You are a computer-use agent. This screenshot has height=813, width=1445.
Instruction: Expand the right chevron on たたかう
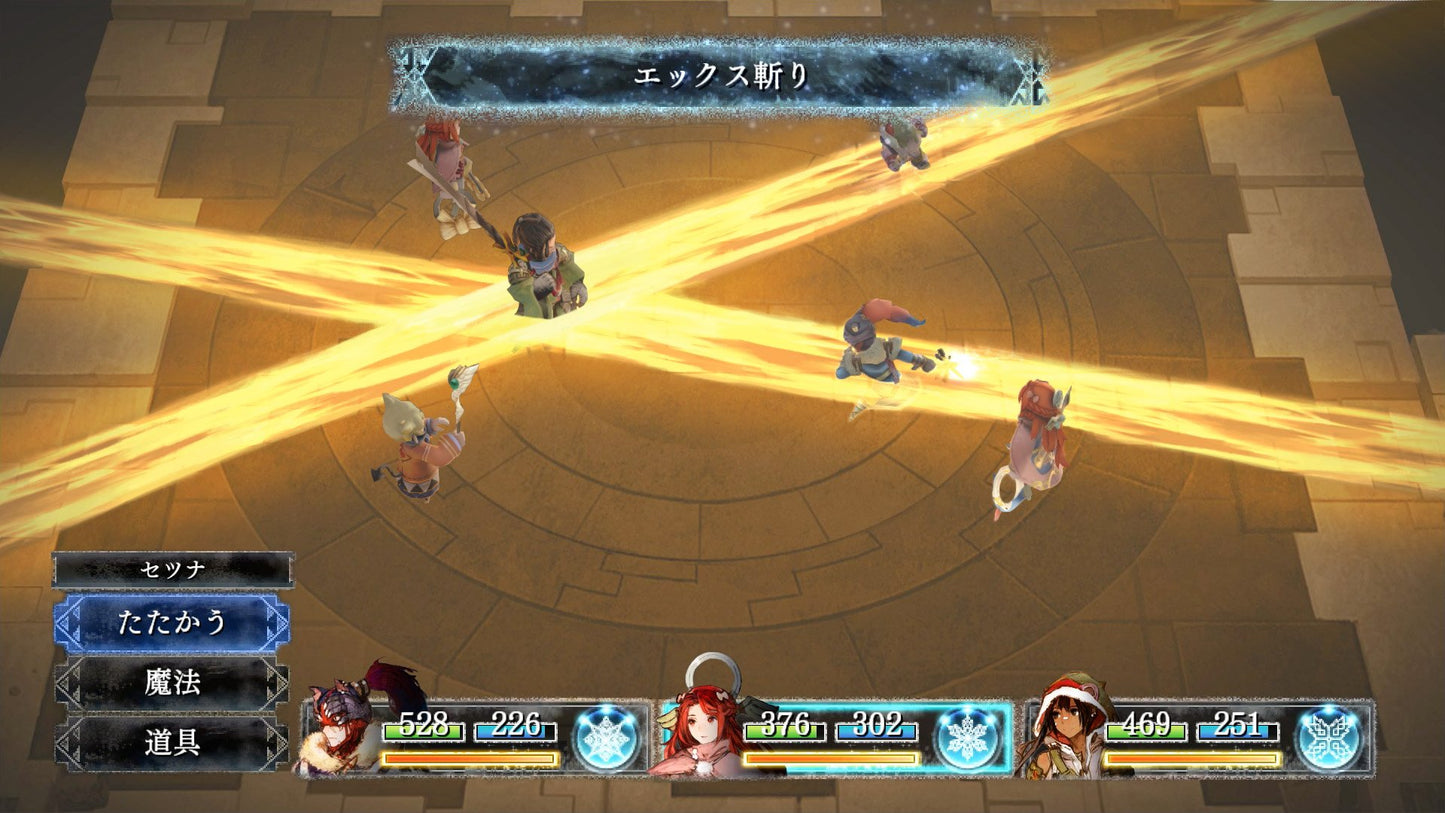(276, 621)
